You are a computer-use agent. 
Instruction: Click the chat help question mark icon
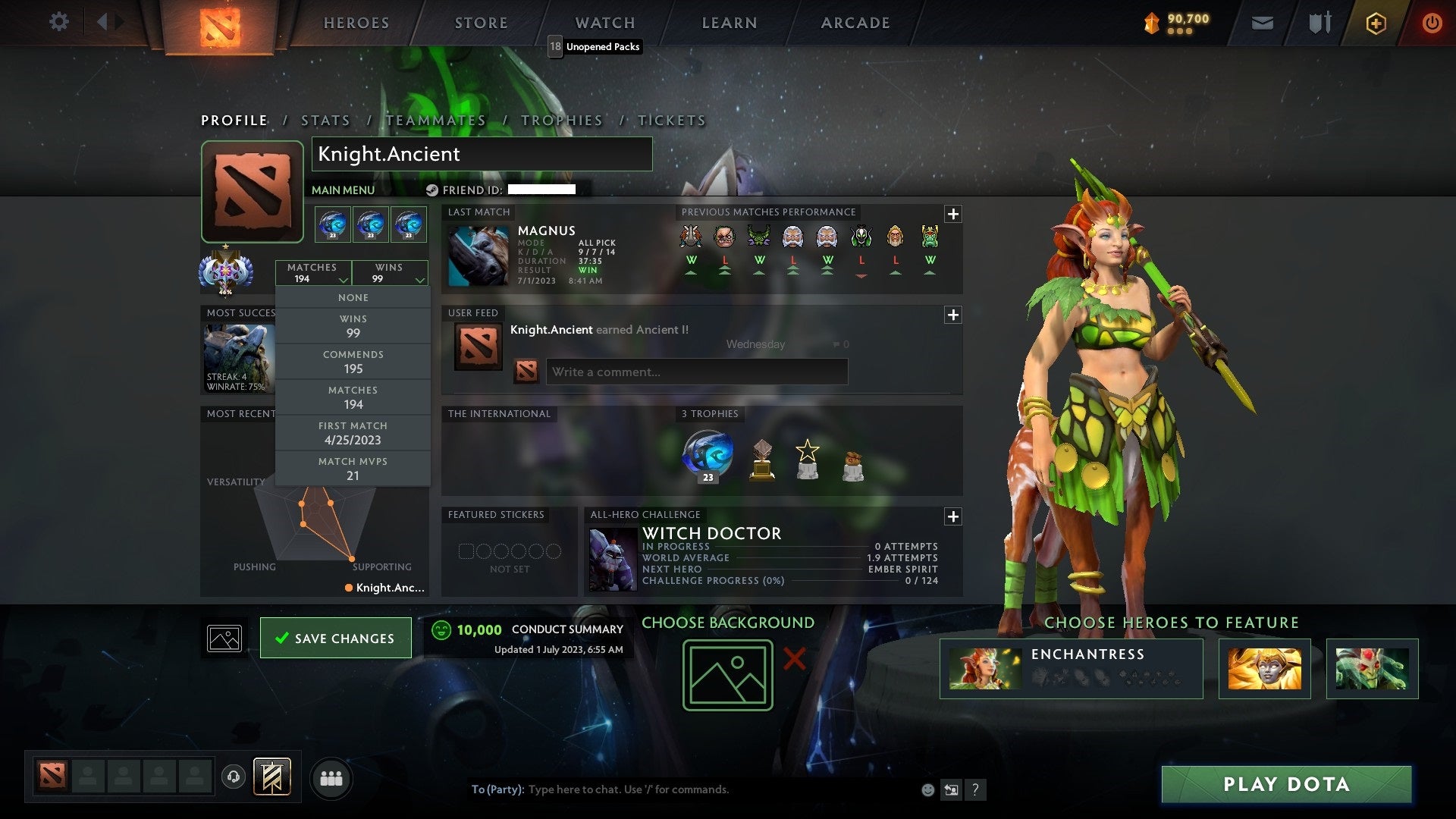point(975,789)
